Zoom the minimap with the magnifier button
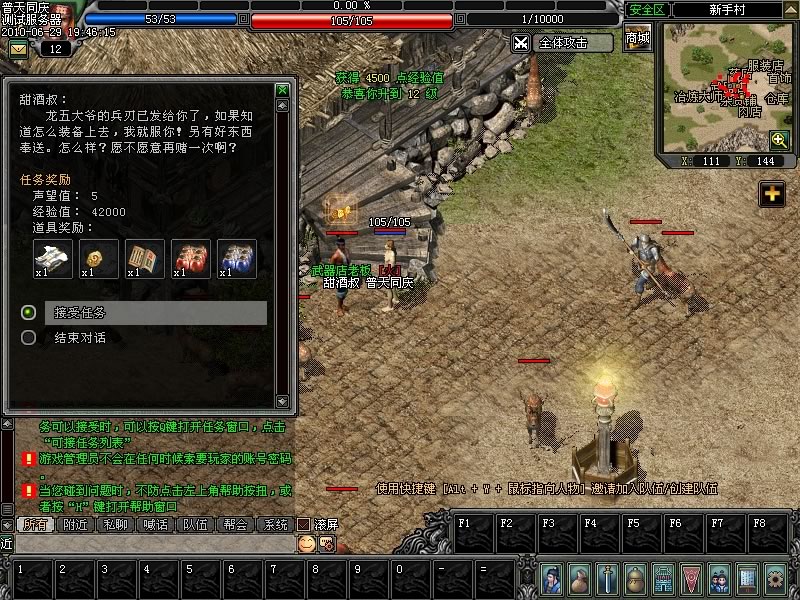Screen dimensions: 800x600 tap(779, 140)
